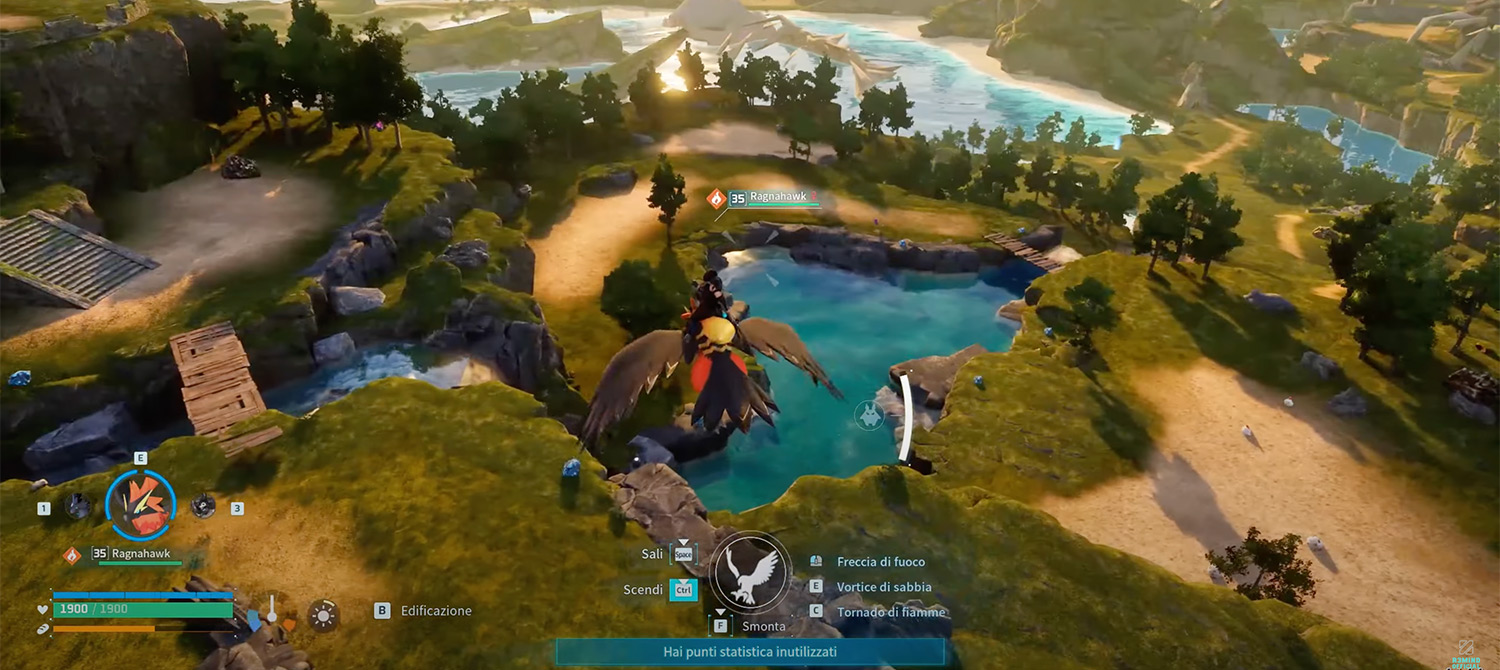Choose the Tornado di fiamme skill

tap(890, 612)
